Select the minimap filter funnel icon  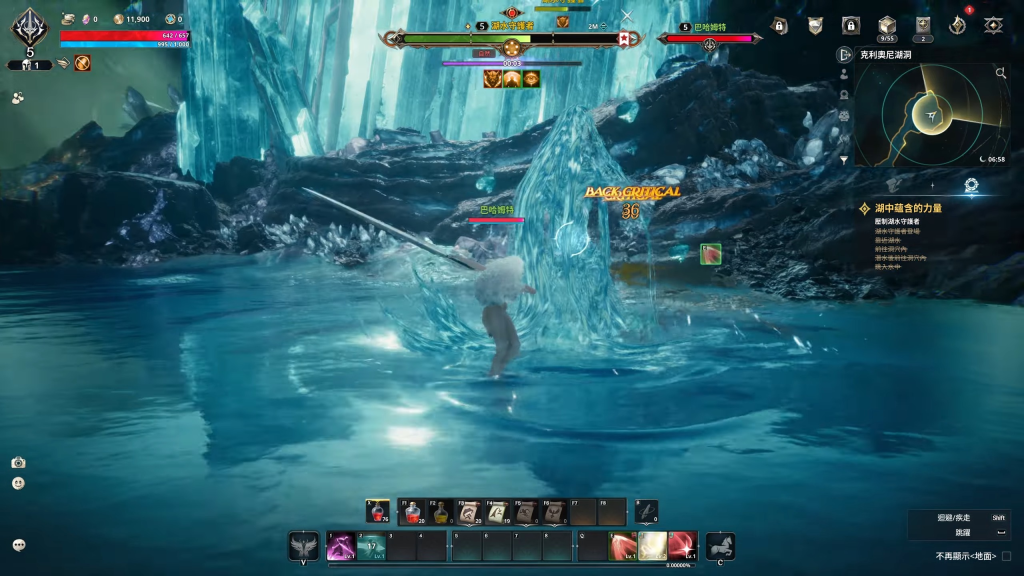click(844, 159)
